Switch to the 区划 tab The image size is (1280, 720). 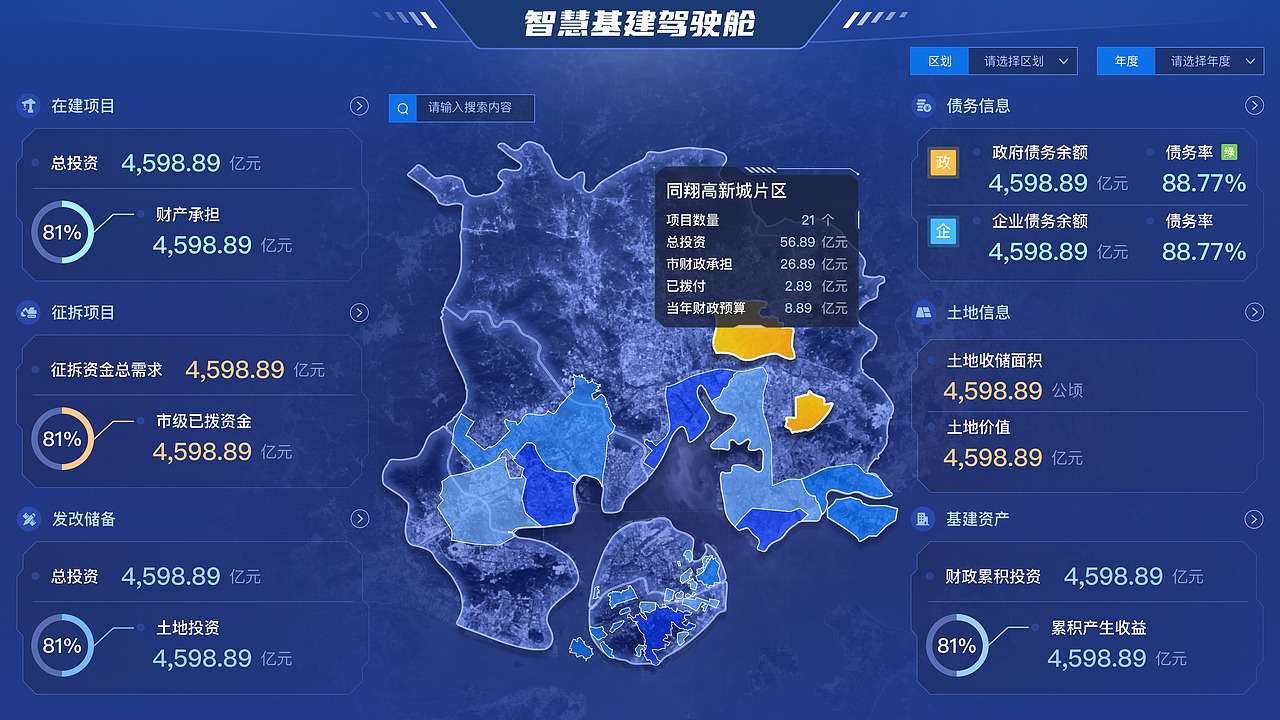[939, 61]
